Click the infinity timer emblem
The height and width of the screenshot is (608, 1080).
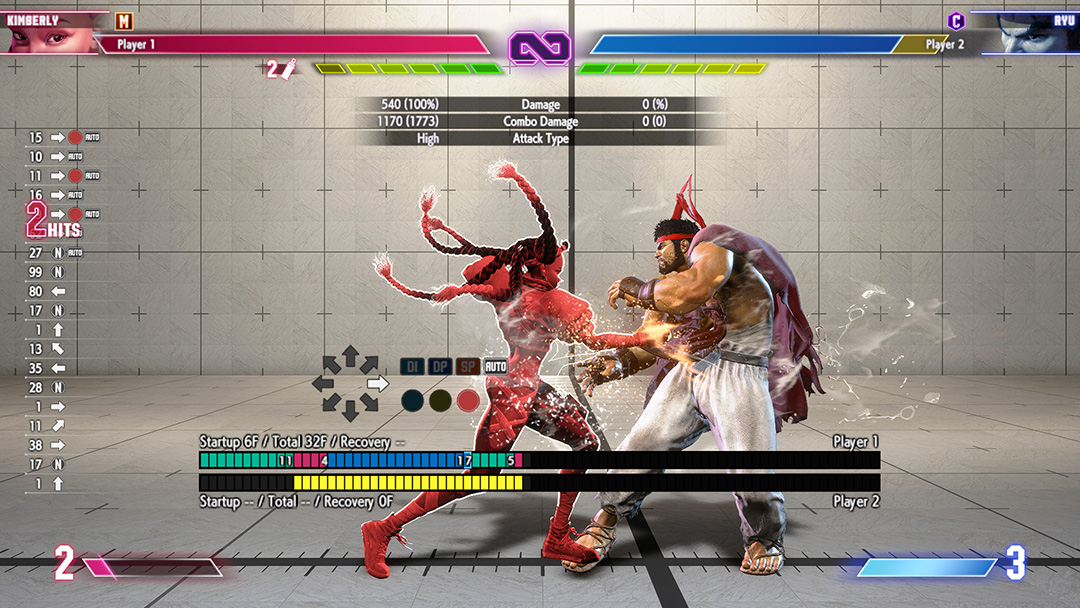pos(539,46)
